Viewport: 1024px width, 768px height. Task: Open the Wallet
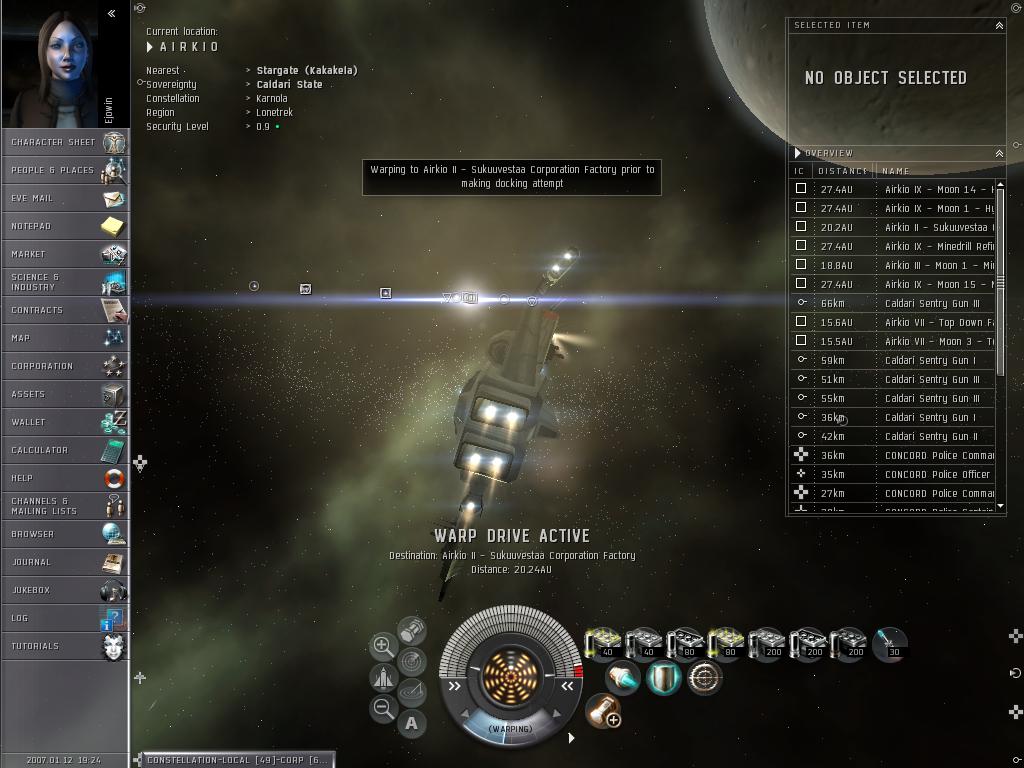(64, 422)
